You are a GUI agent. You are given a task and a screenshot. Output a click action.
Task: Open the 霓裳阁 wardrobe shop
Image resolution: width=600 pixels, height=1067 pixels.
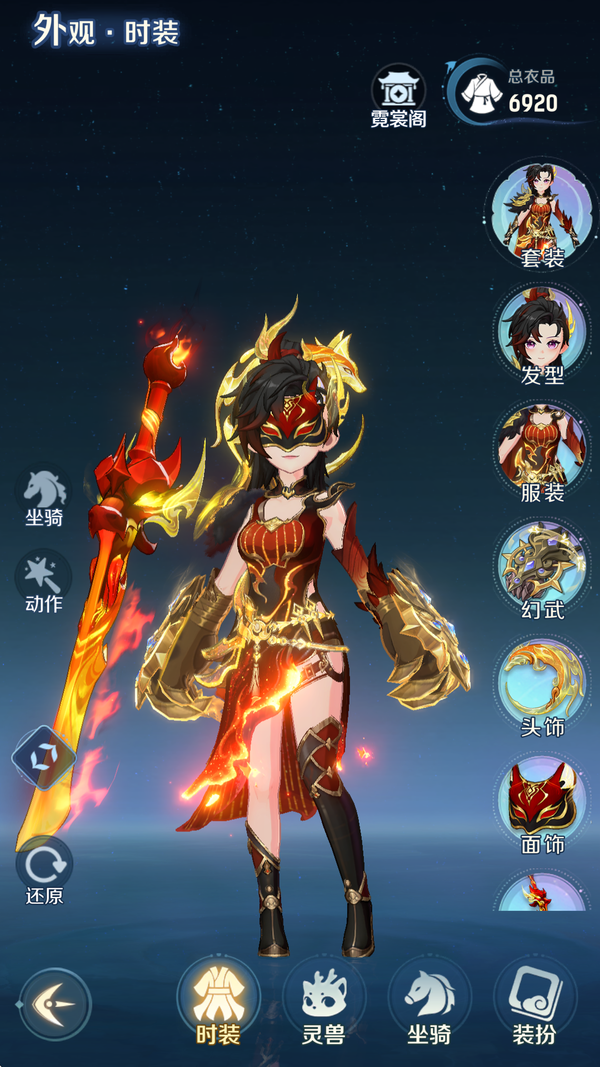pyautogui.click(x=398, y=98)
